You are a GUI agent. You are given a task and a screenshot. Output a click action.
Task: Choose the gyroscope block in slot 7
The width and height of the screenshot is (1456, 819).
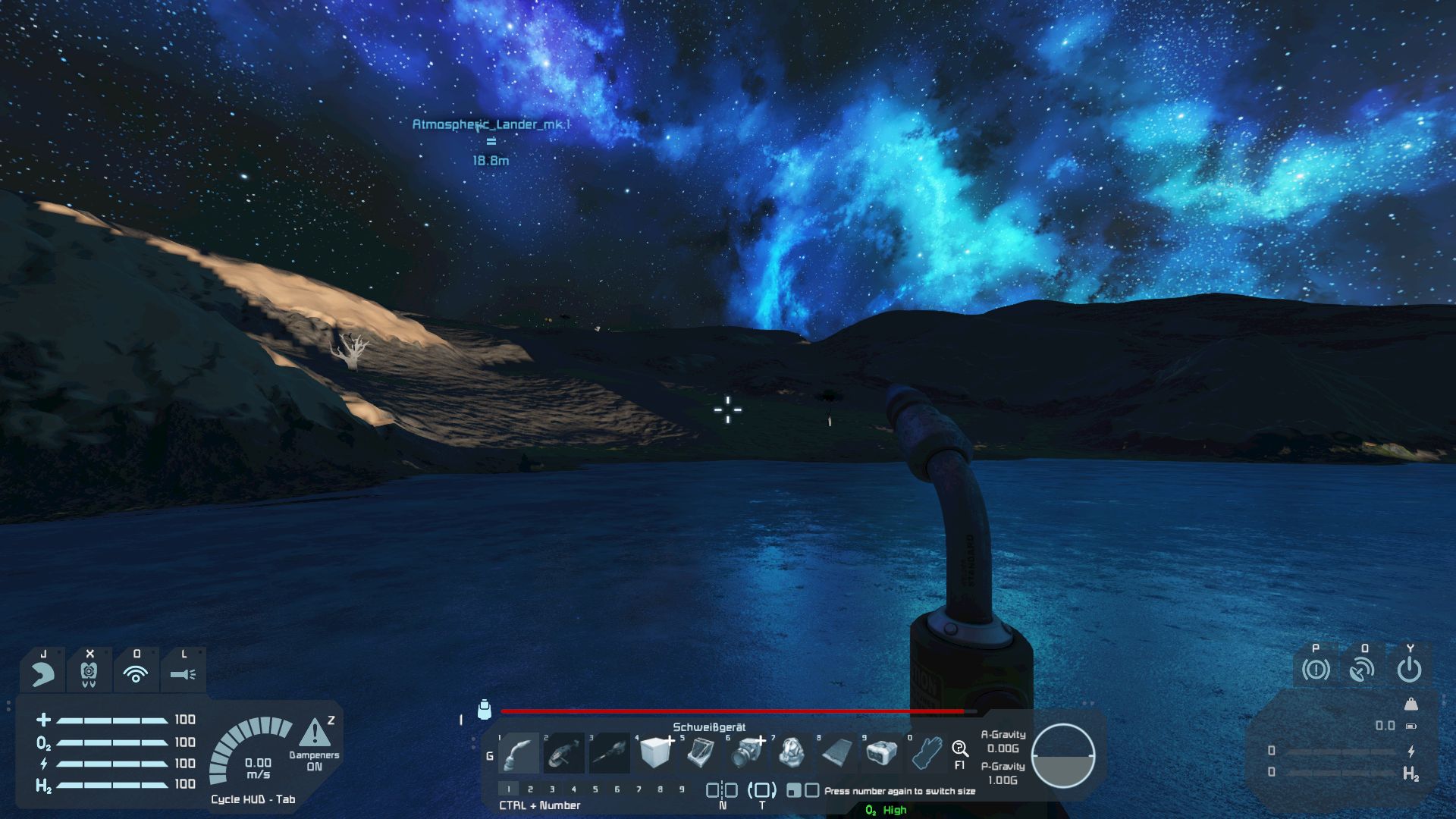[792, 754]
